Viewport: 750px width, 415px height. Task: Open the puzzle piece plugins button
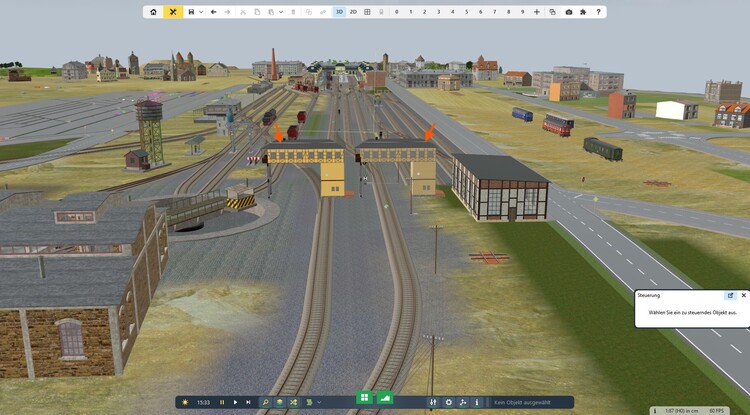coord(584,12)
